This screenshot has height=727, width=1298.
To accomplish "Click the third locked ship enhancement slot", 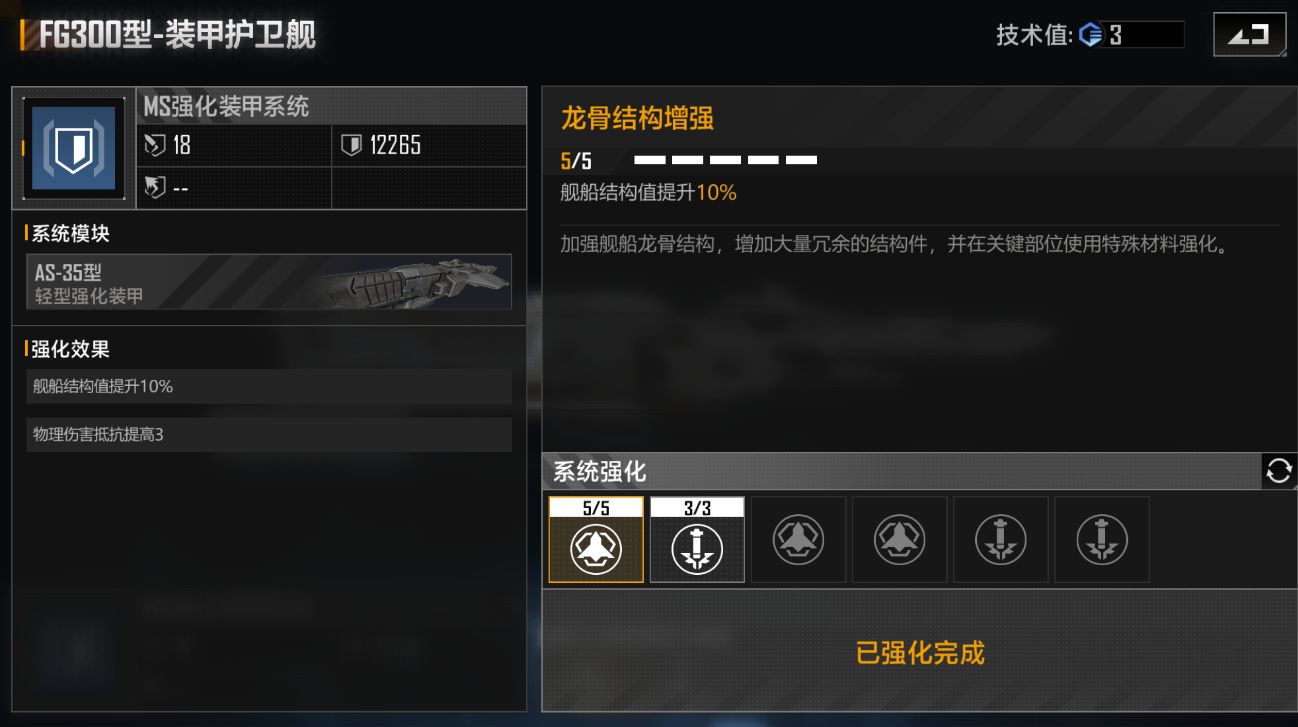I will click(x=798, y=539).
